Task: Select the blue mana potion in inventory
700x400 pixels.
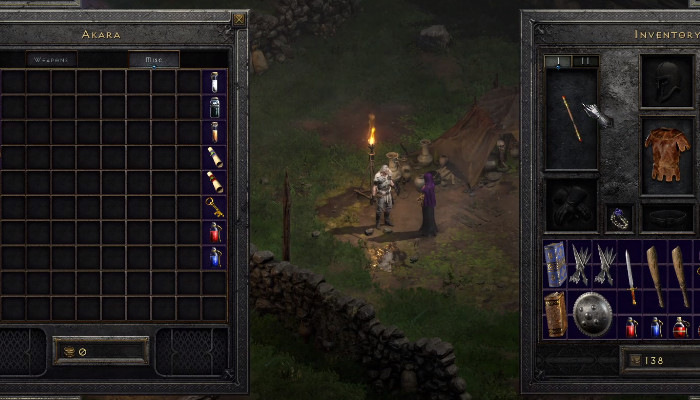Action: [656, 326]
